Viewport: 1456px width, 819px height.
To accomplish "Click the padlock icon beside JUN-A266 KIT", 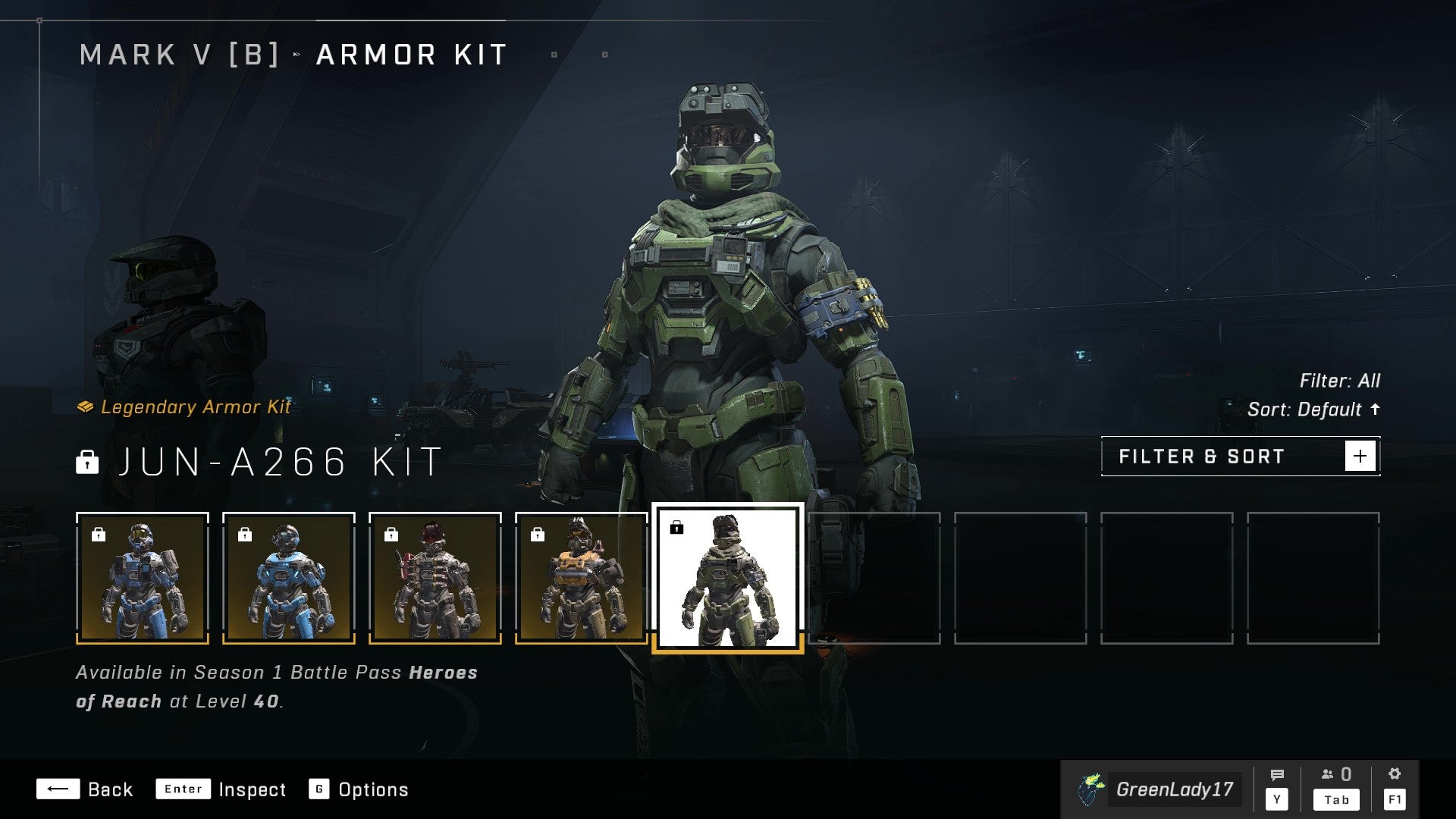I will coord(89,463).
